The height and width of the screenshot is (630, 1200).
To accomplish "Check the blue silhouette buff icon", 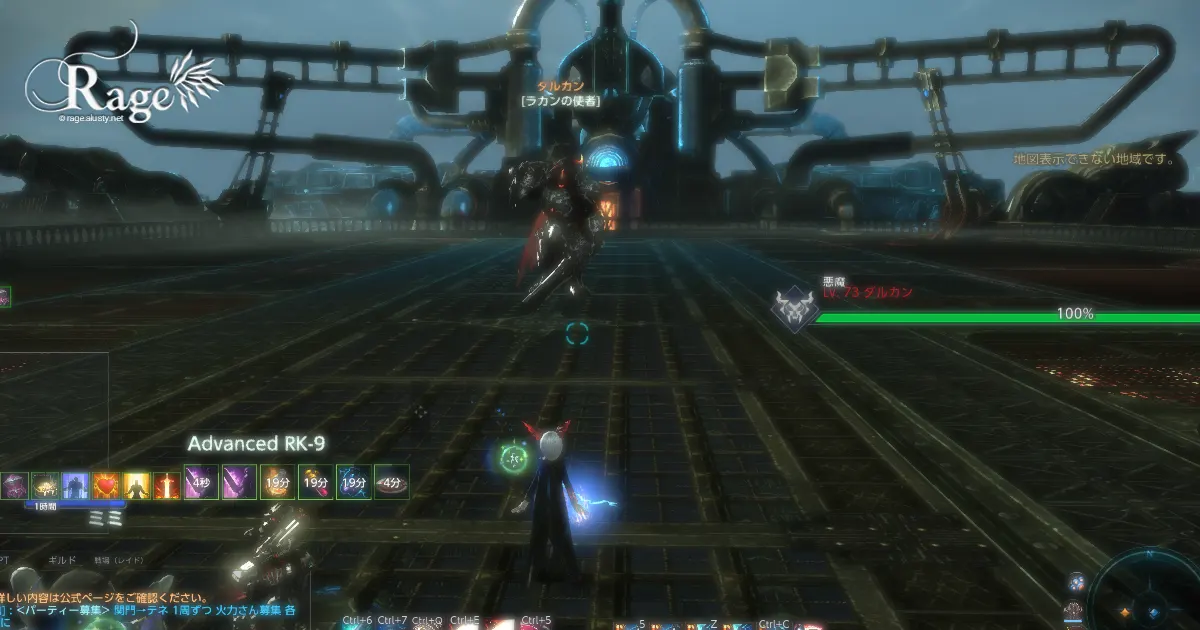I will [76, 485].
